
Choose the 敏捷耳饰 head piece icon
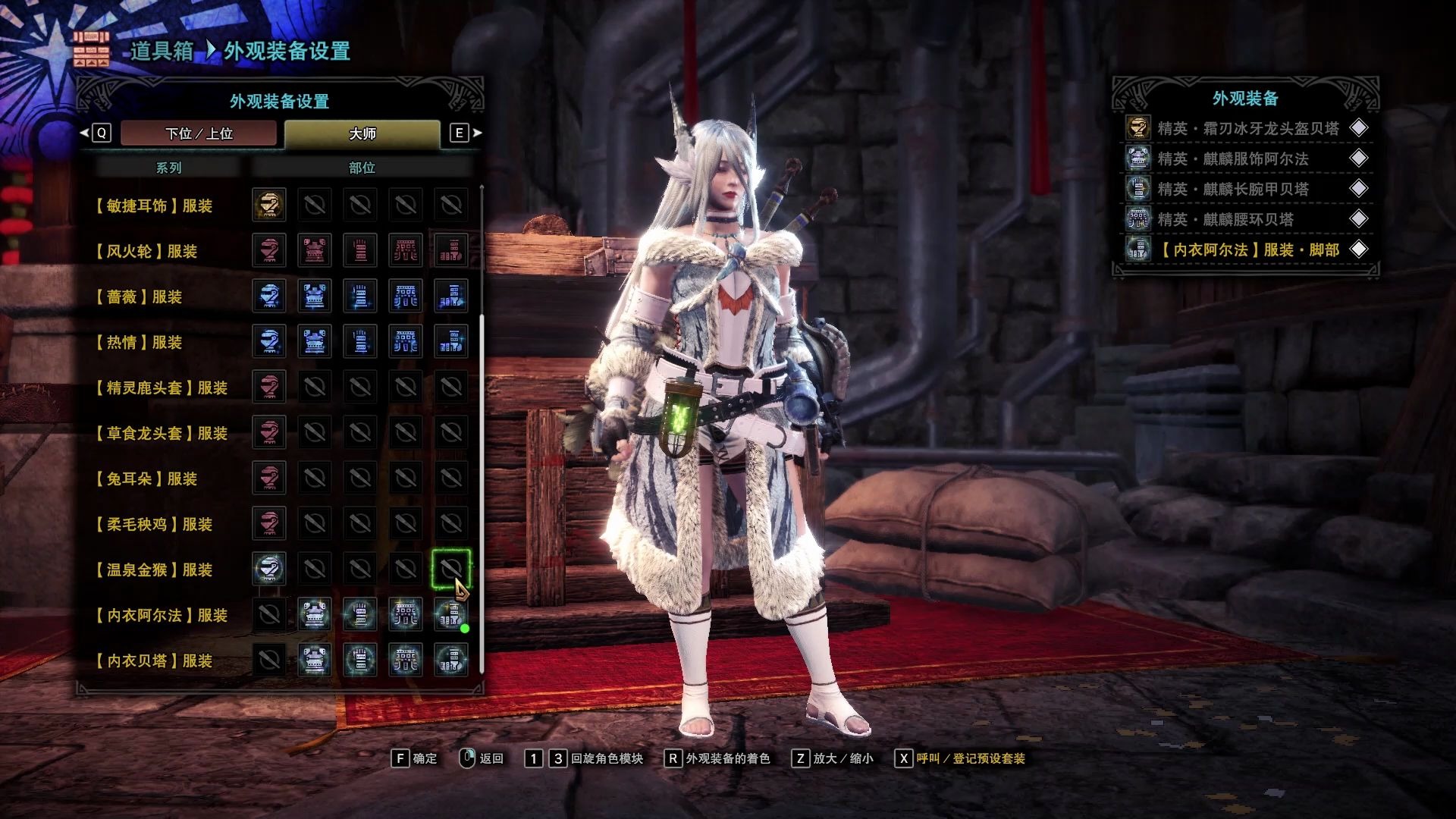pyautogui.click(x=269, y=205)
